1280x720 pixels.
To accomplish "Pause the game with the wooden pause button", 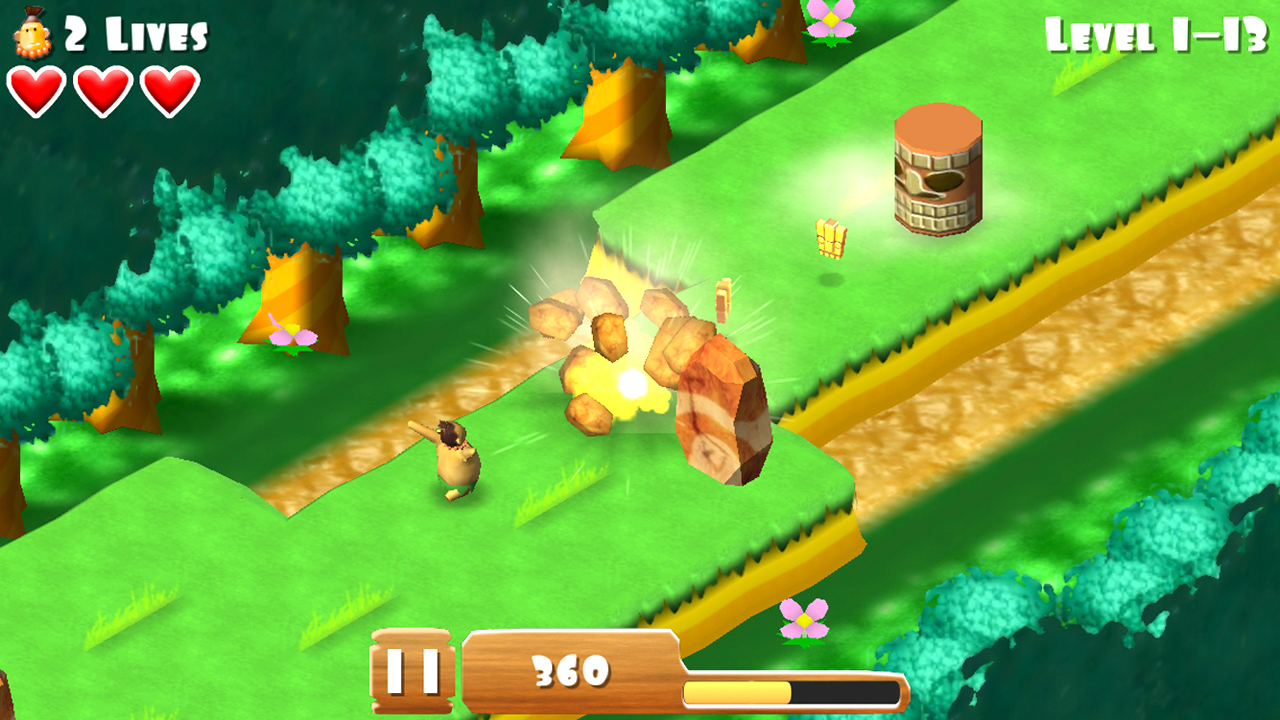I will click(x=412, y=670).
